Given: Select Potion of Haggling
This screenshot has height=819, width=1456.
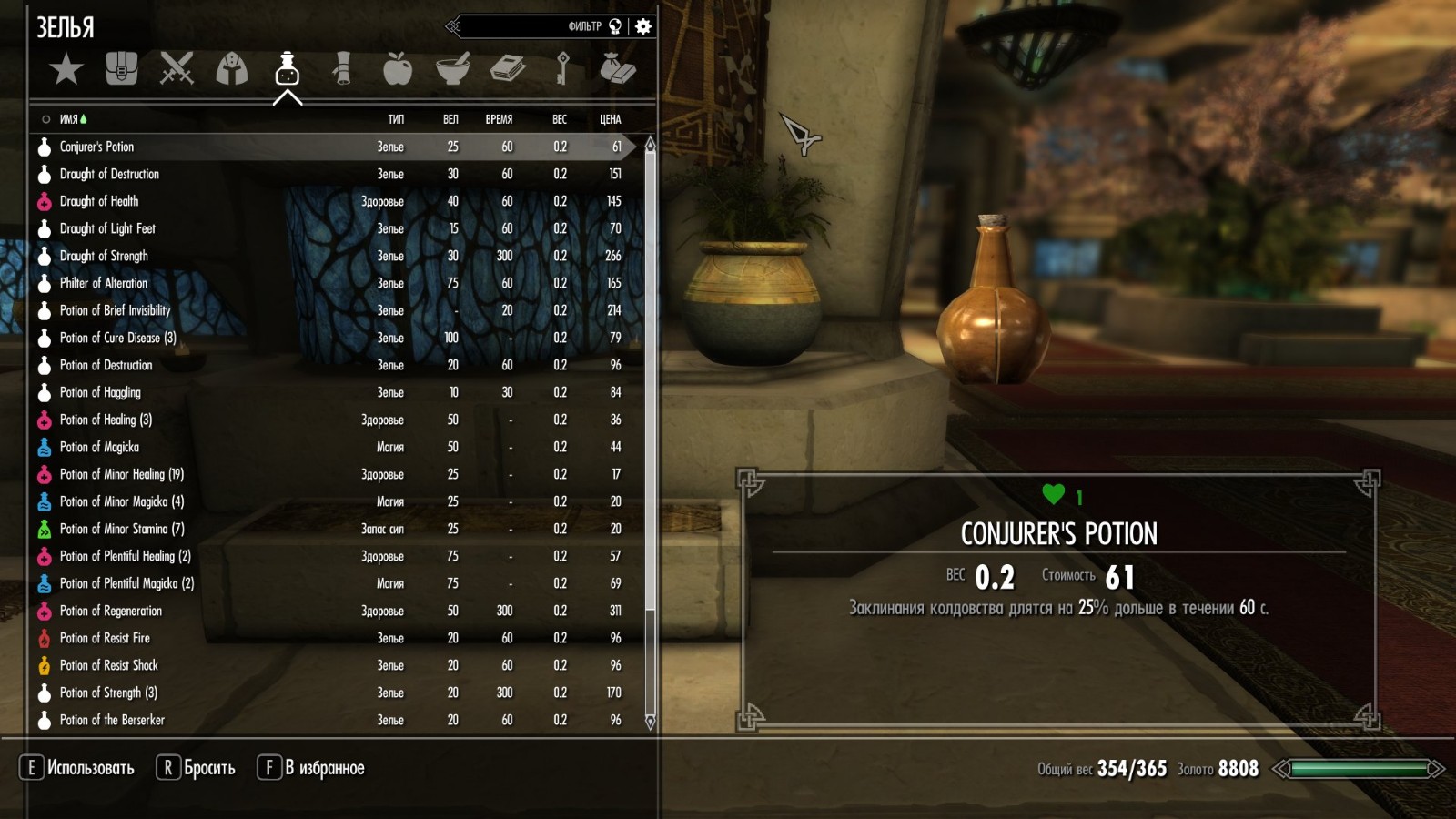Looking at the screenshot, I should click(x=100, y=392).
